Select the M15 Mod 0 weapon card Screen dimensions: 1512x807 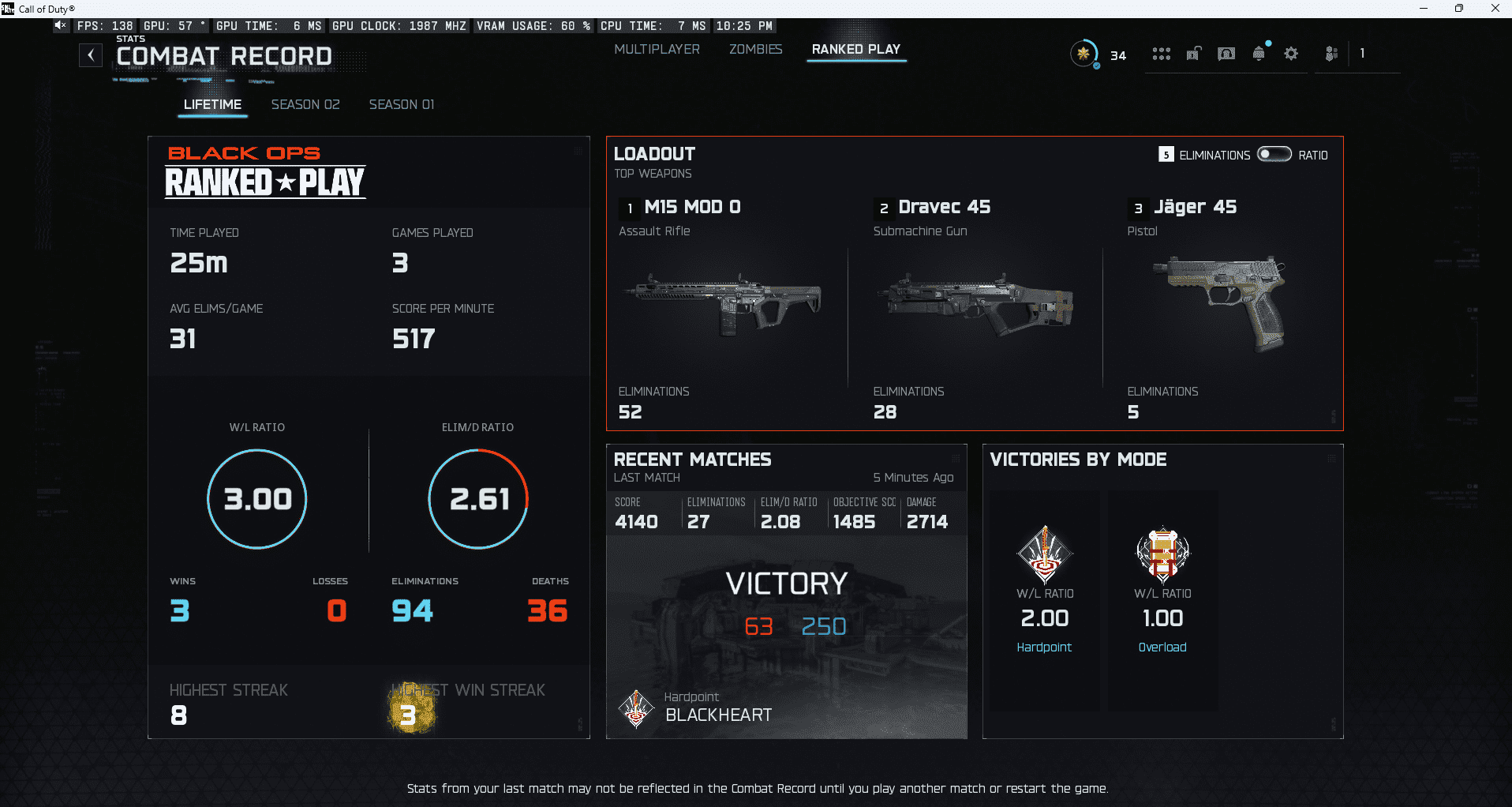(x=727, y=308)
